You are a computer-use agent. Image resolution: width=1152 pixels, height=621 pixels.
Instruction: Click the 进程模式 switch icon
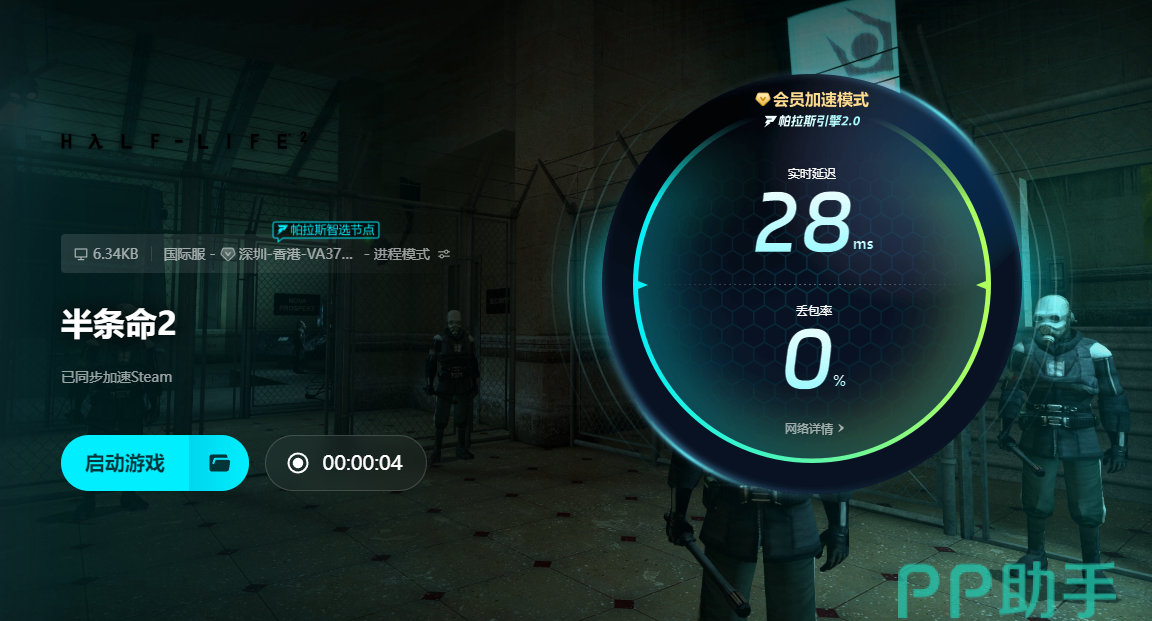click(445, 254)
